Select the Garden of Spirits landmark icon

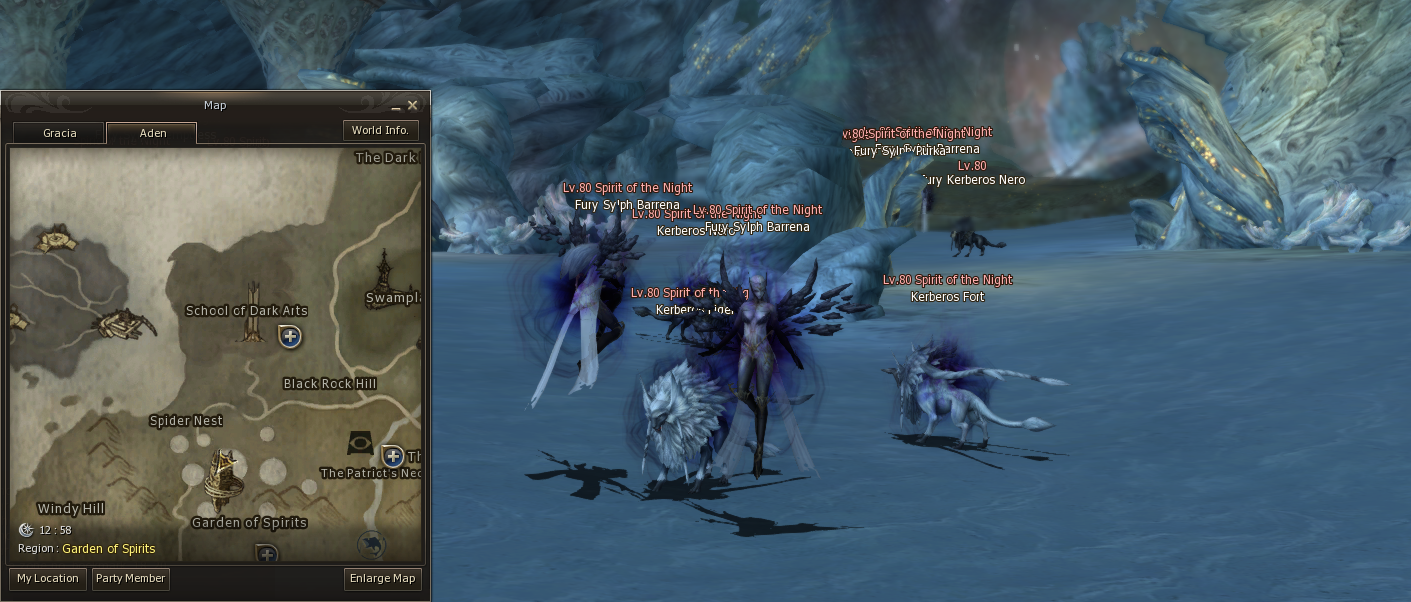coord(223,478)
